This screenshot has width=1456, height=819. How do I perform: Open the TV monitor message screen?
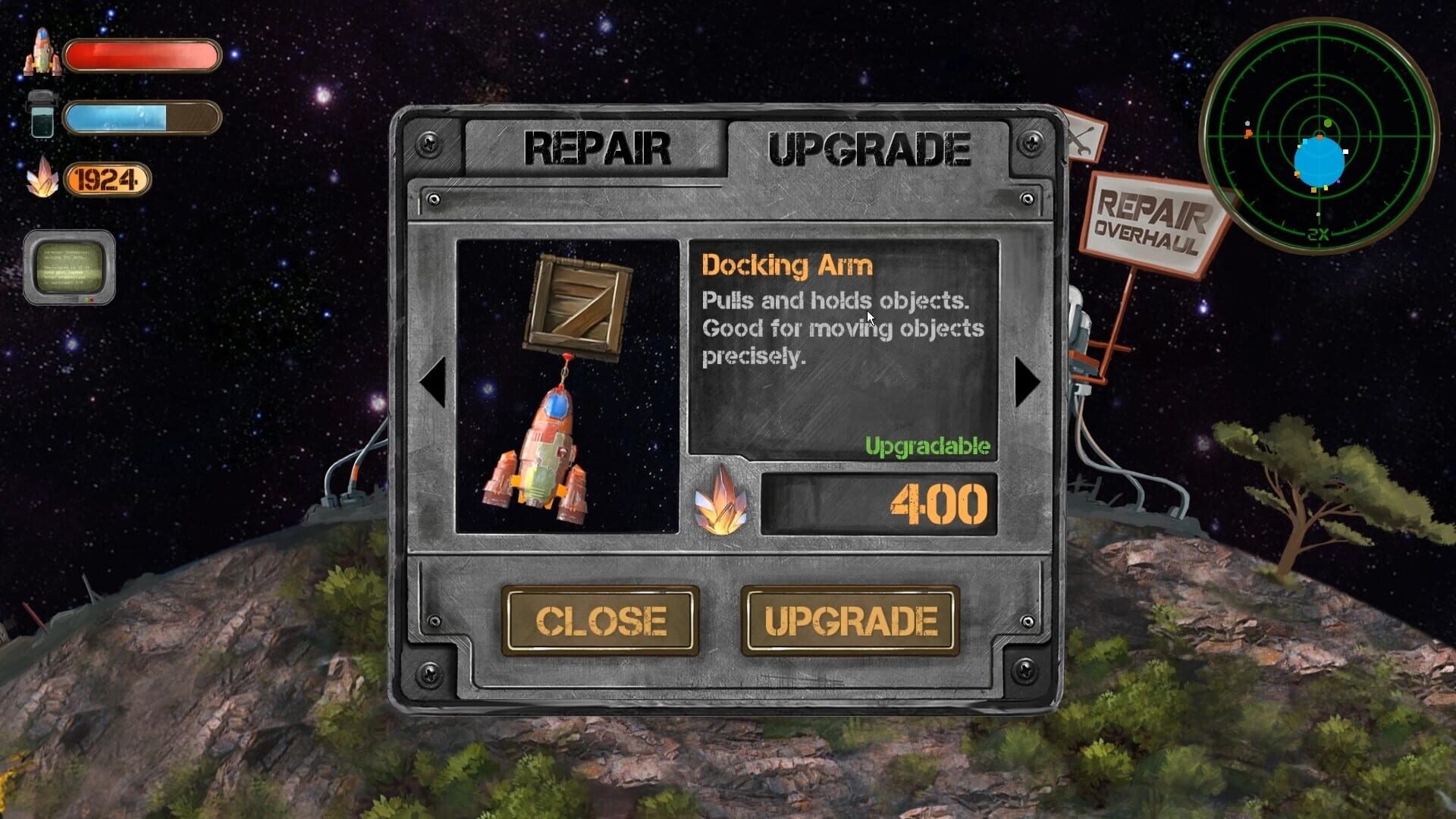coord(71,269)
